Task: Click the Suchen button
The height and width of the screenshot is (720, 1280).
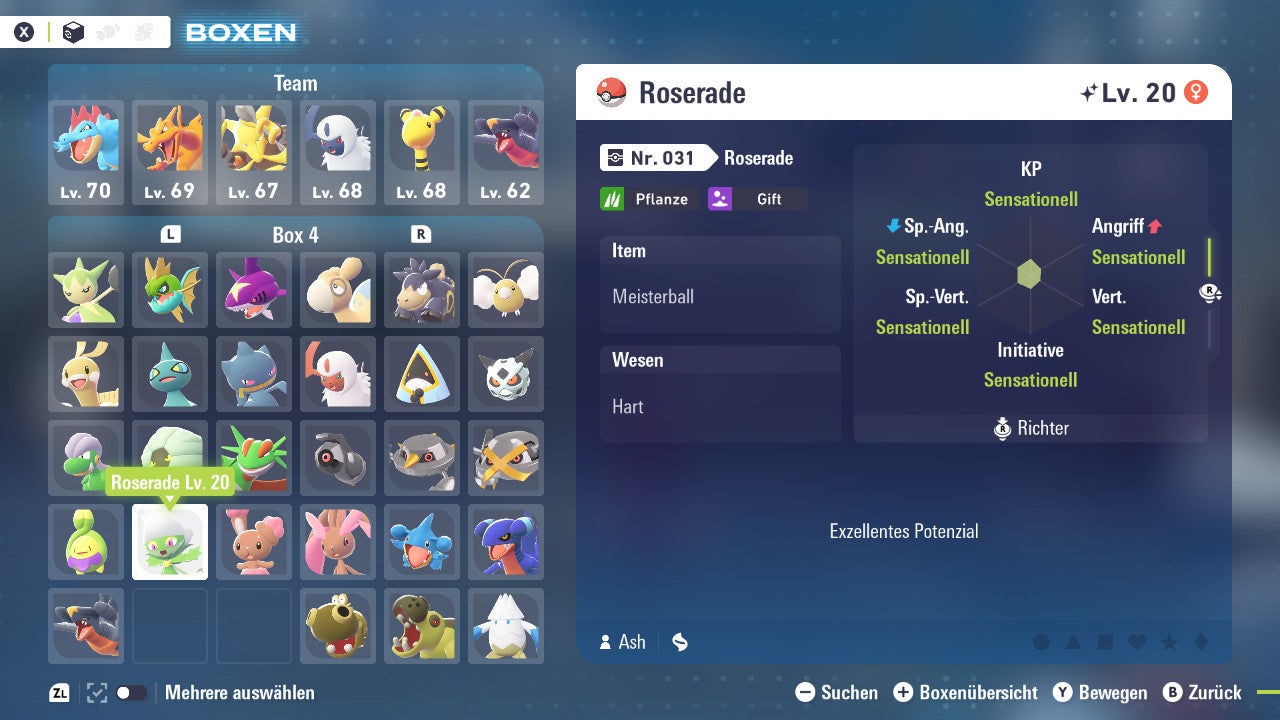Action: coord(838,692)
